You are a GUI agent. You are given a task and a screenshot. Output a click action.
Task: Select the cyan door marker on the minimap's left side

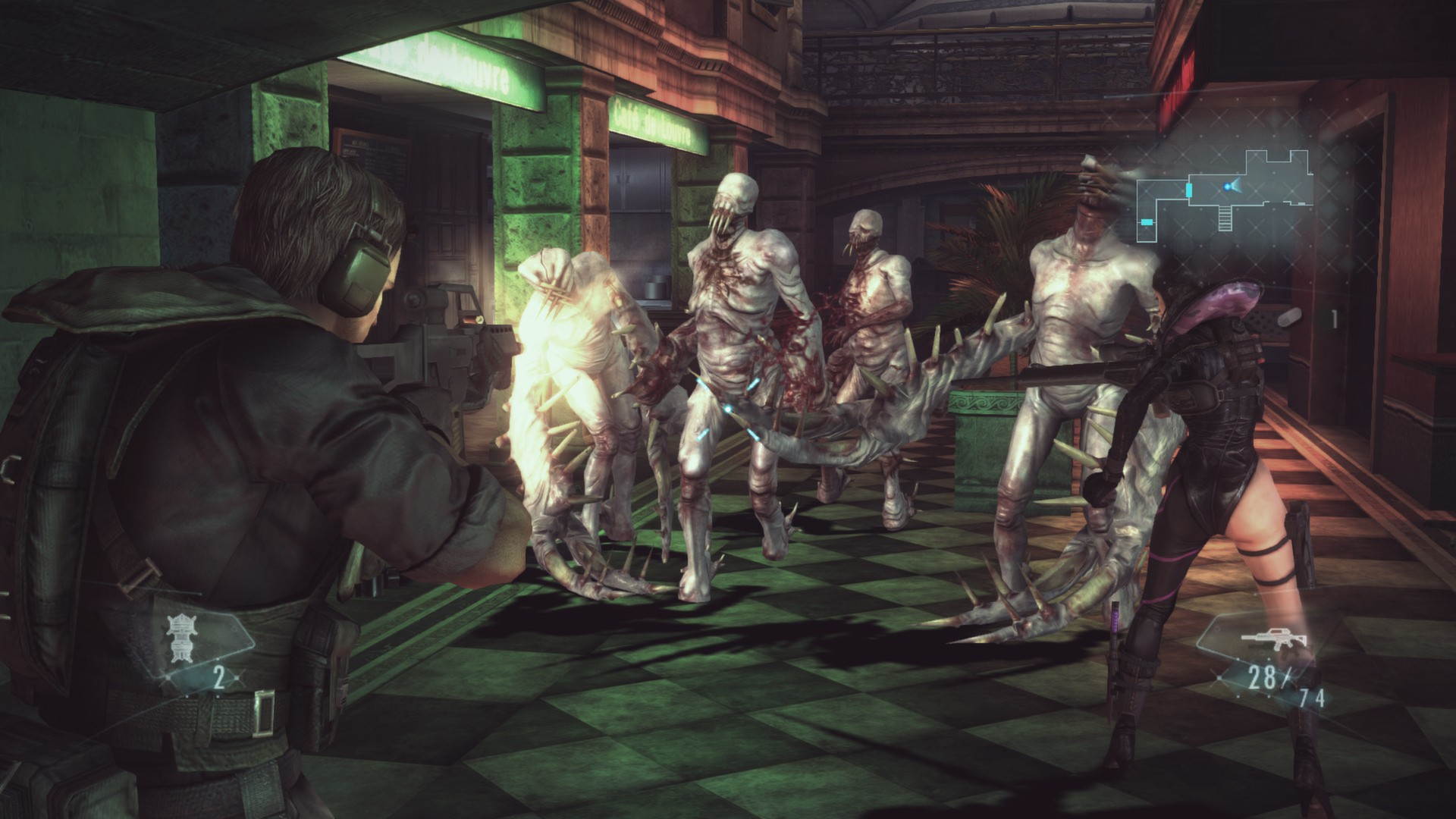[x=1189, y=190]
